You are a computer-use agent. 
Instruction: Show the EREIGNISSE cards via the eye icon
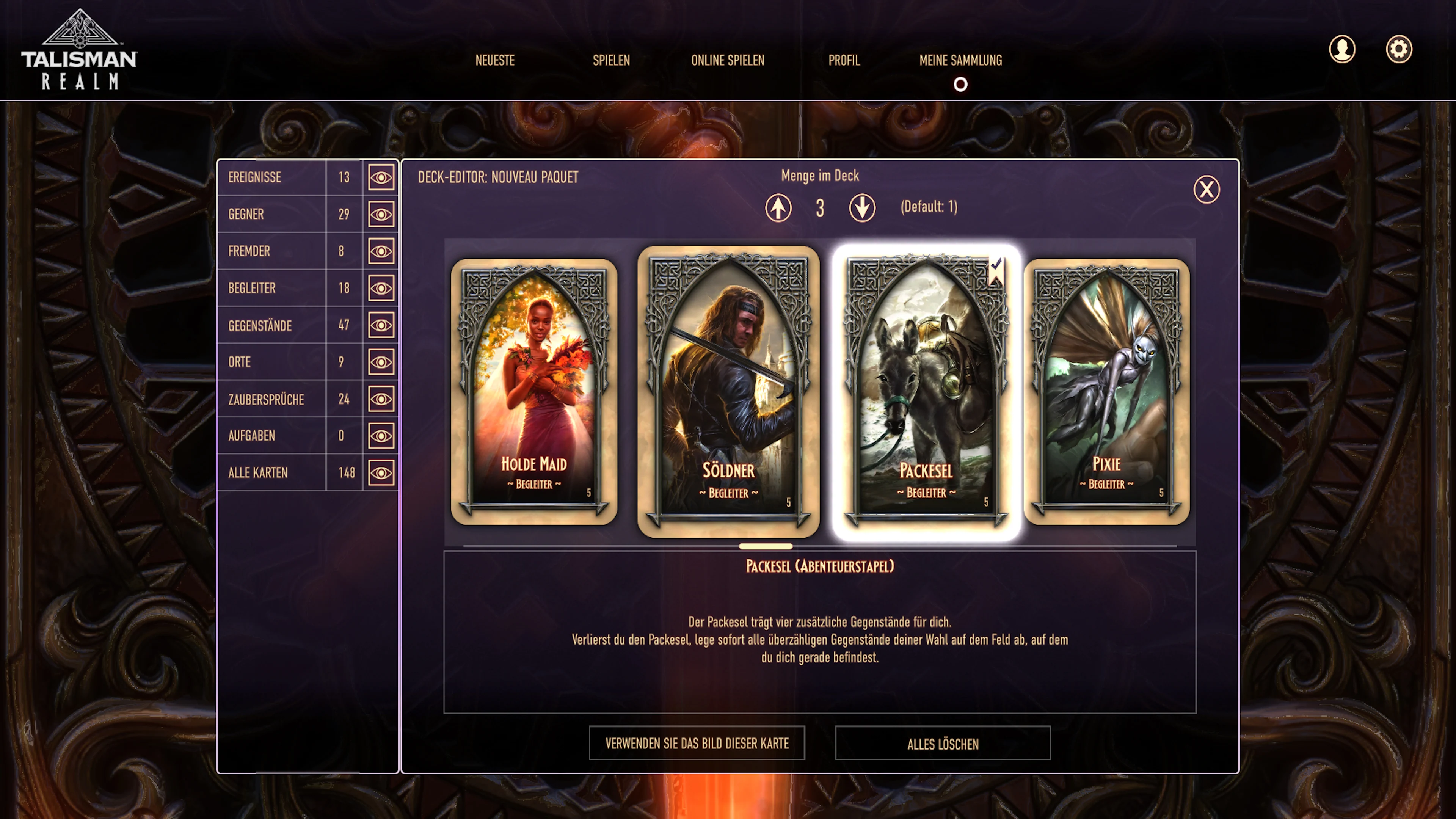381,177
